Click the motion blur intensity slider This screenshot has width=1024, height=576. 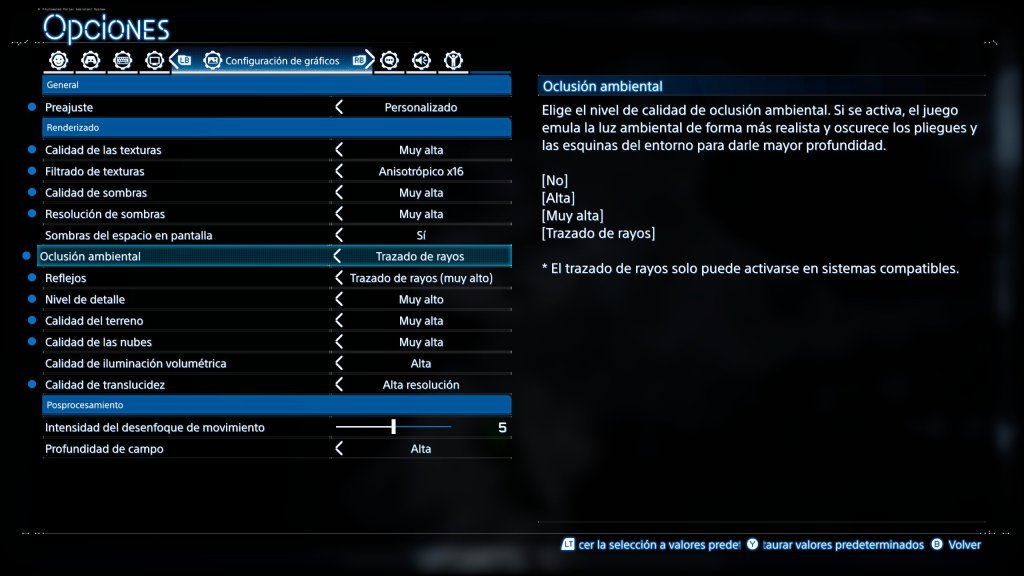[394, 427]
